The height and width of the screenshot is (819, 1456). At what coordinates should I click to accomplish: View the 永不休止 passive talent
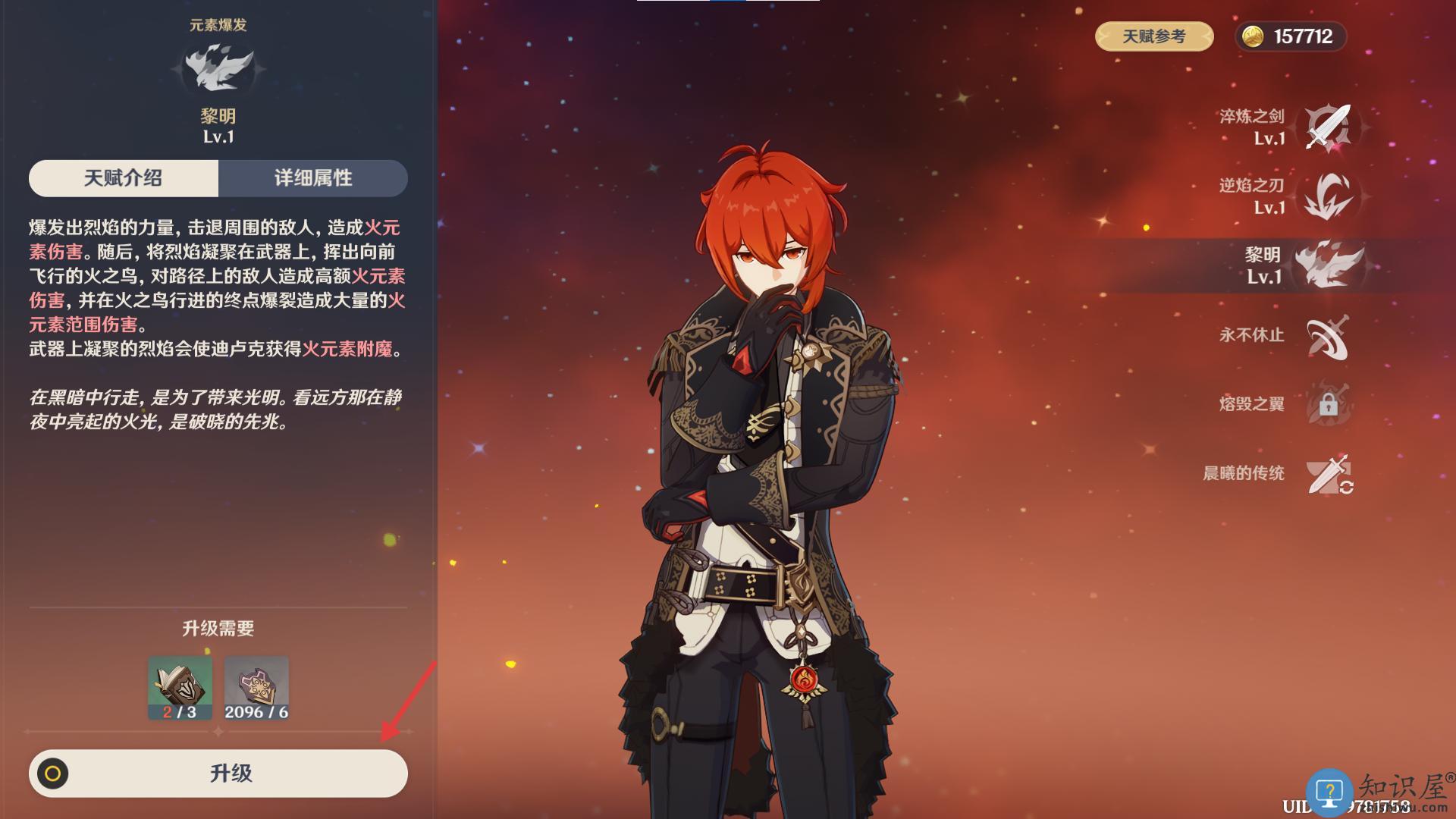[1328, 335]
